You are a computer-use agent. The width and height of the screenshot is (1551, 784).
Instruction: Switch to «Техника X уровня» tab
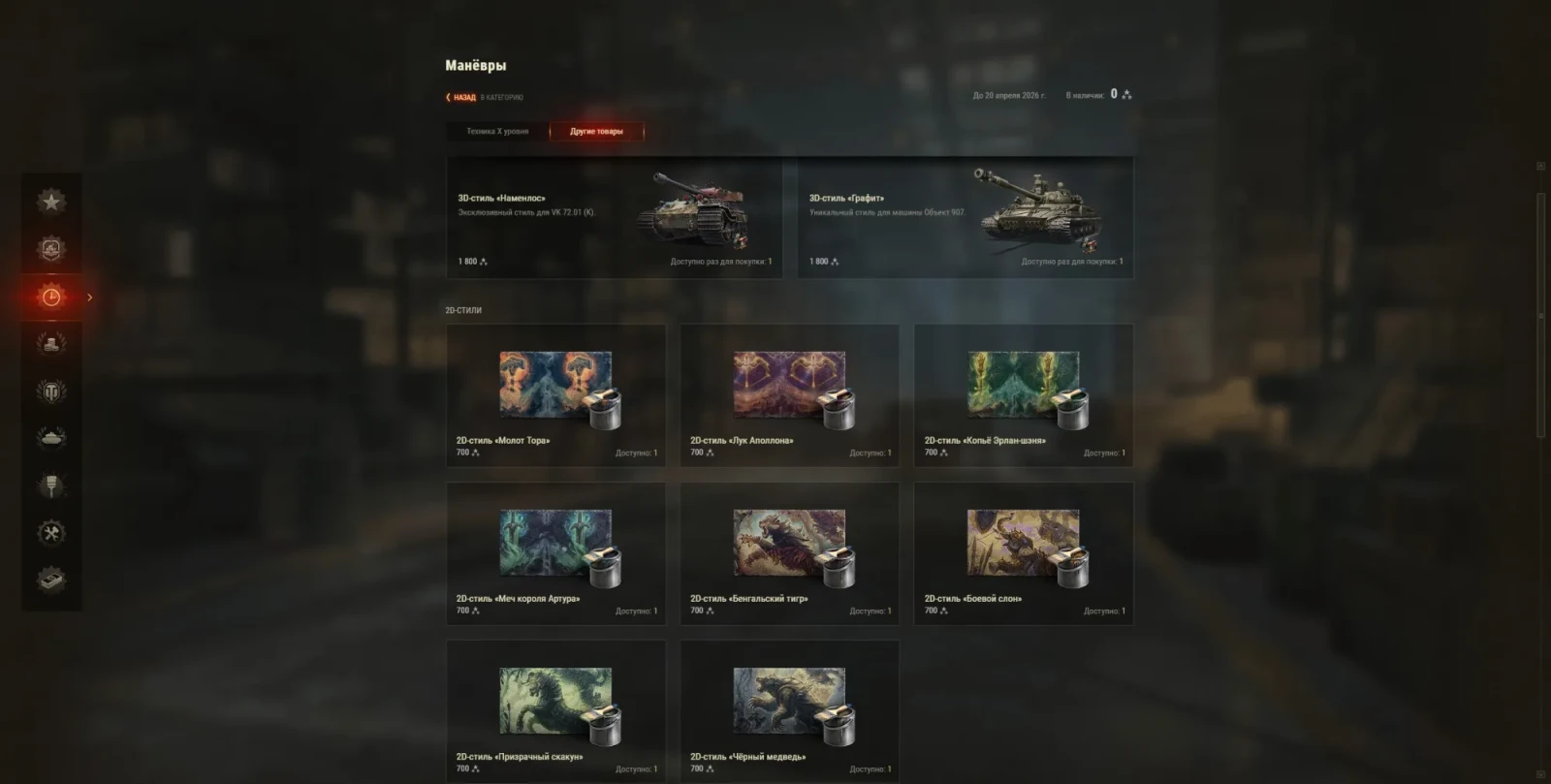[497, 132]
